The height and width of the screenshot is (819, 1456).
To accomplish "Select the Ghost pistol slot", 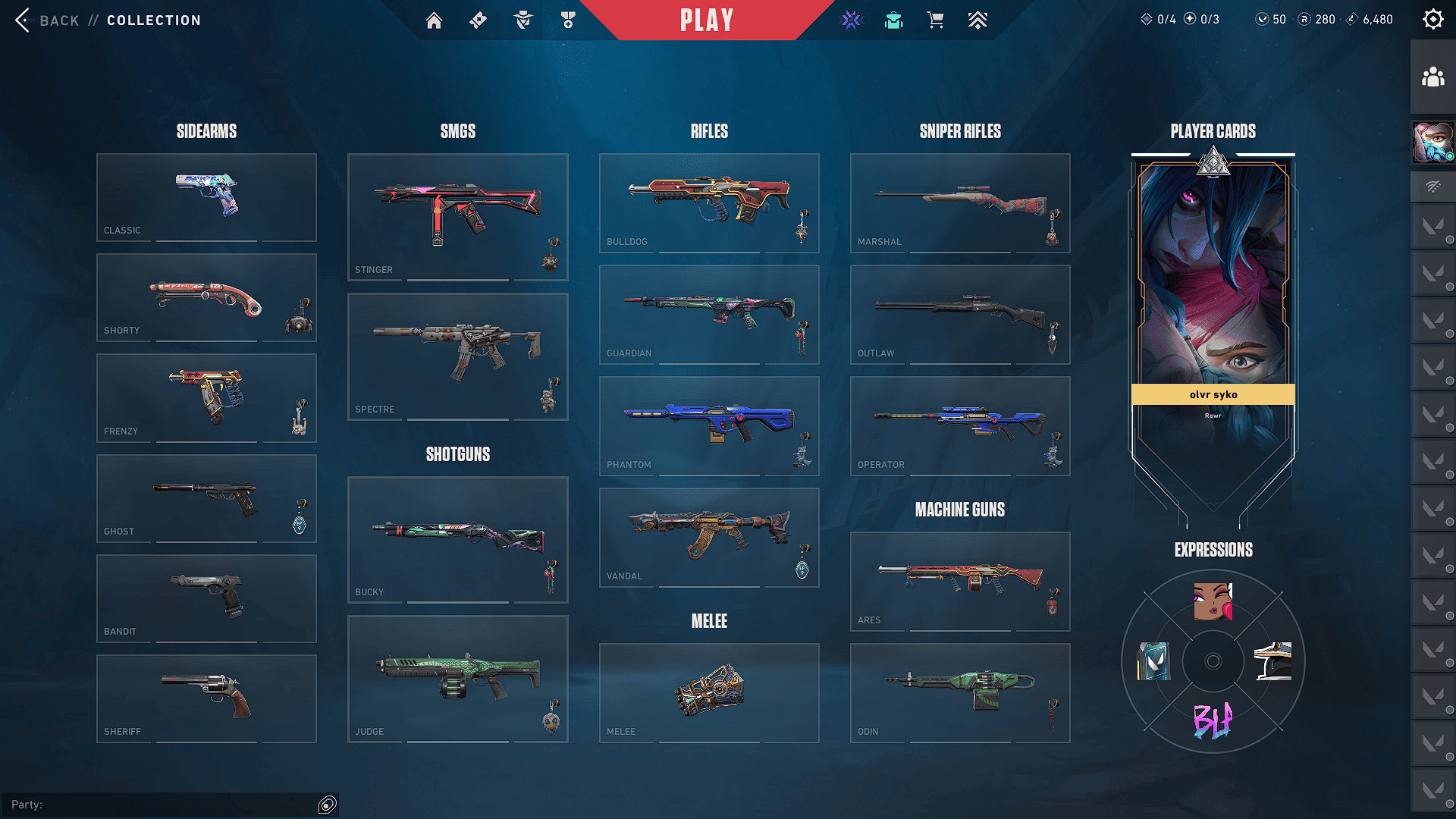I will (206, 498).
